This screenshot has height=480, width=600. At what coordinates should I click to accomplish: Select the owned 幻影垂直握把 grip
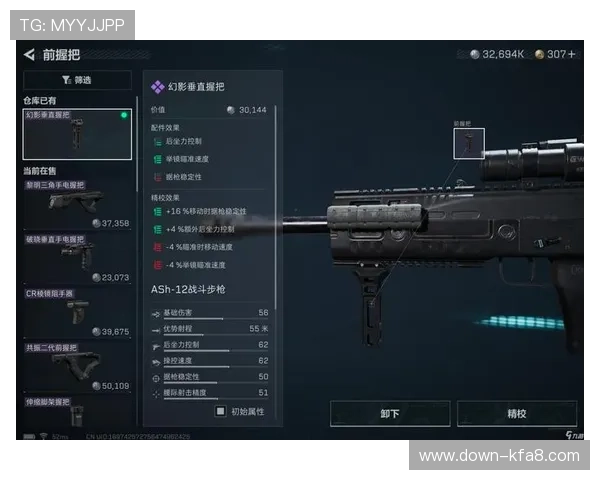[77, 134]
